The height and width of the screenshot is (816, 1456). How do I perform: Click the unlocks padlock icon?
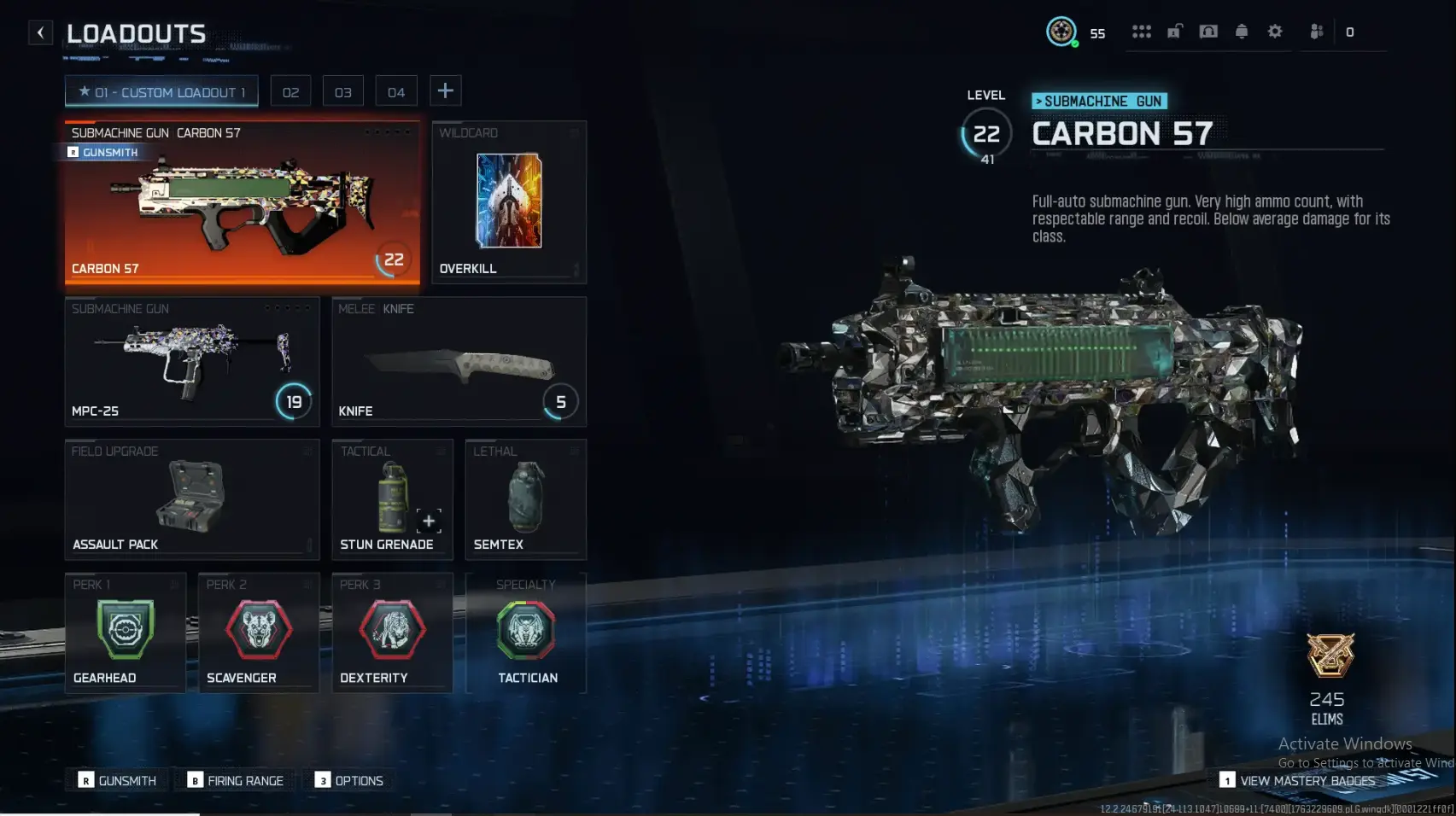coord(1174,31)
